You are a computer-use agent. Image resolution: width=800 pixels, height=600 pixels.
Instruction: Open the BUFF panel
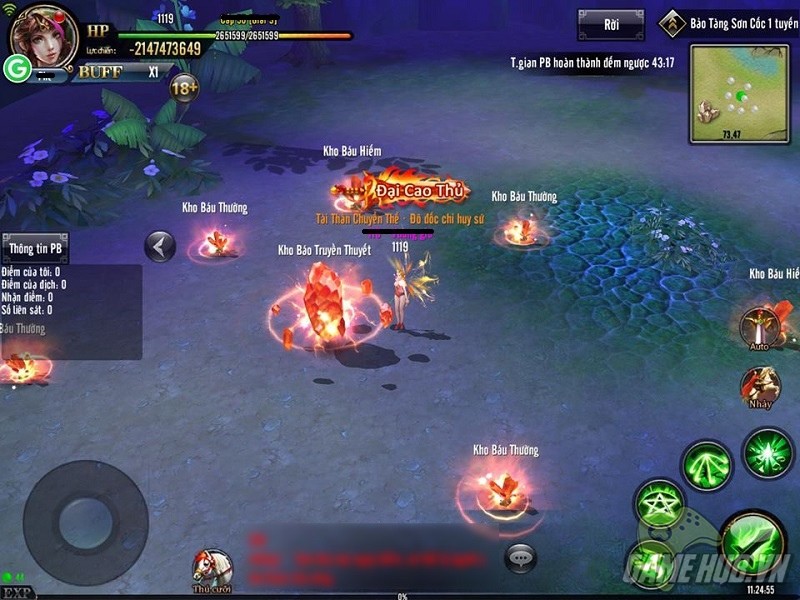(100, 72)
